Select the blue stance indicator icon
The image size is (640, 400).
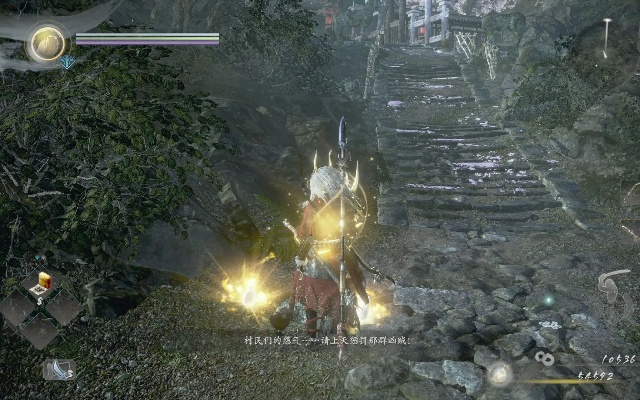(x=67, y=62)
